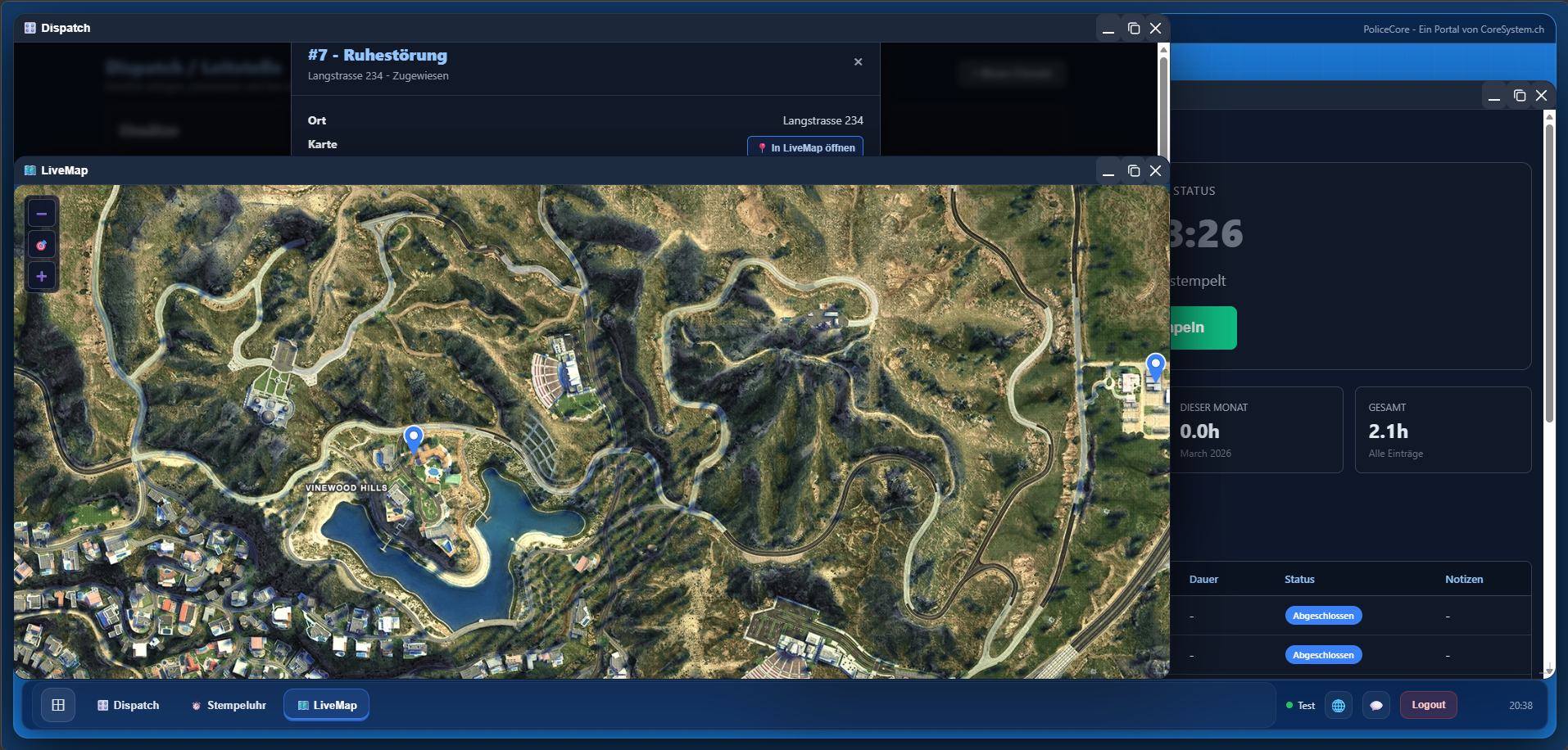Click the grid app launcher icon at taskbar left
The height and width of the screenshot is (750, 1568).
[x=57, y=705]
